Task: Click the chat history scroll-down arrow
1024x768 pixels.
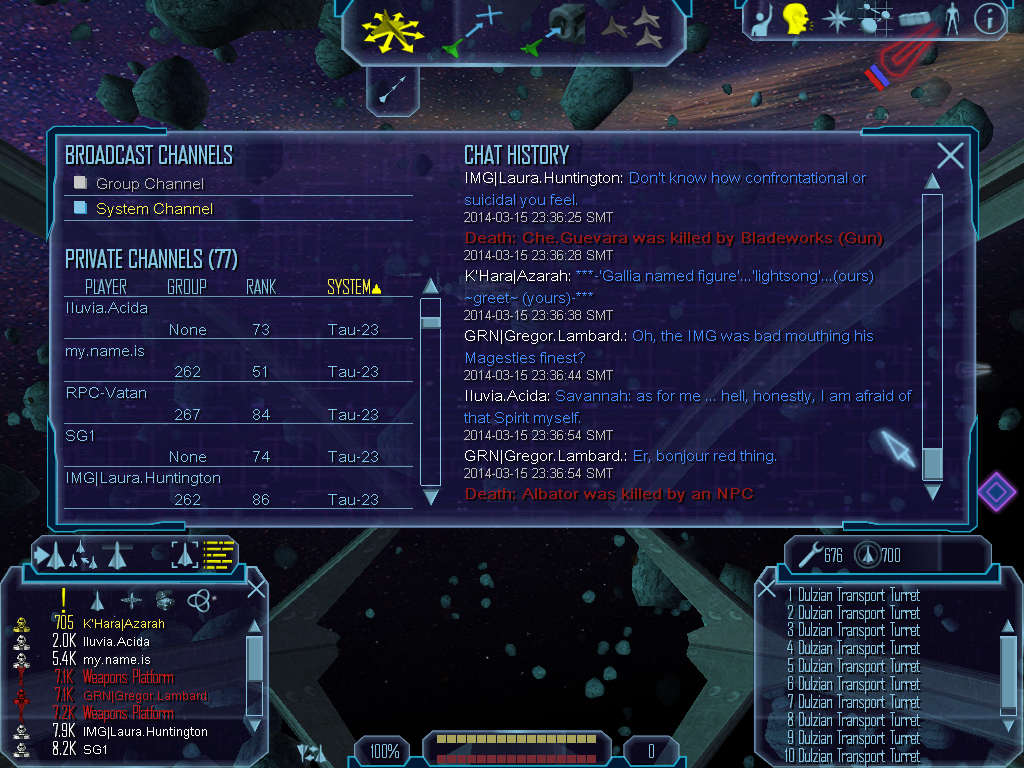Action: 932,492
